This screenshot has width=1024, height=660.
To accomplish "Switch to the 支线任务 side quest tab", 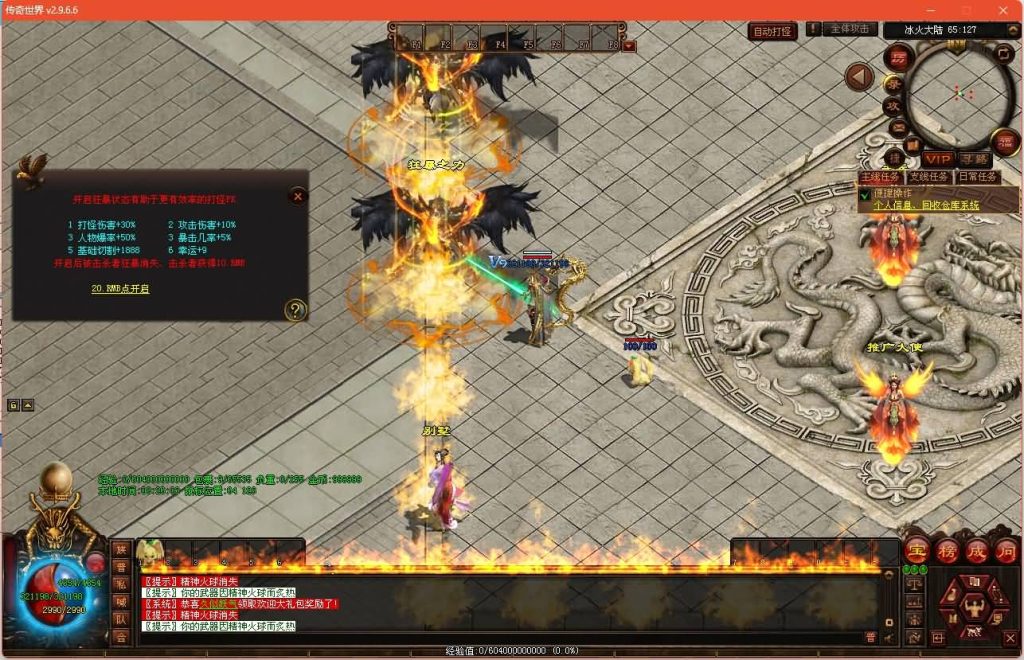I will 929,177.
